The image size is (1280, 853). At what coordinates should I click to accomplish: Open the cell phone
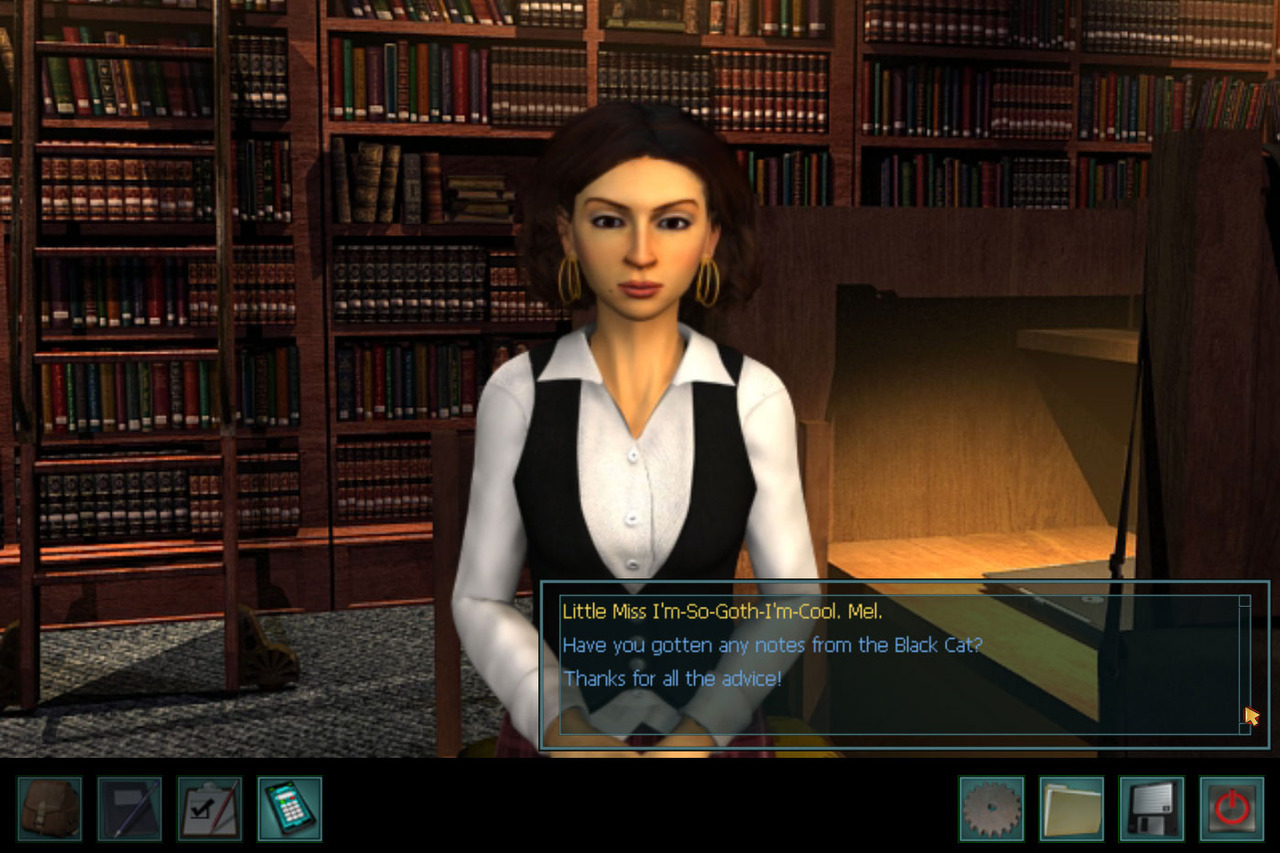(x=290, y=808)
